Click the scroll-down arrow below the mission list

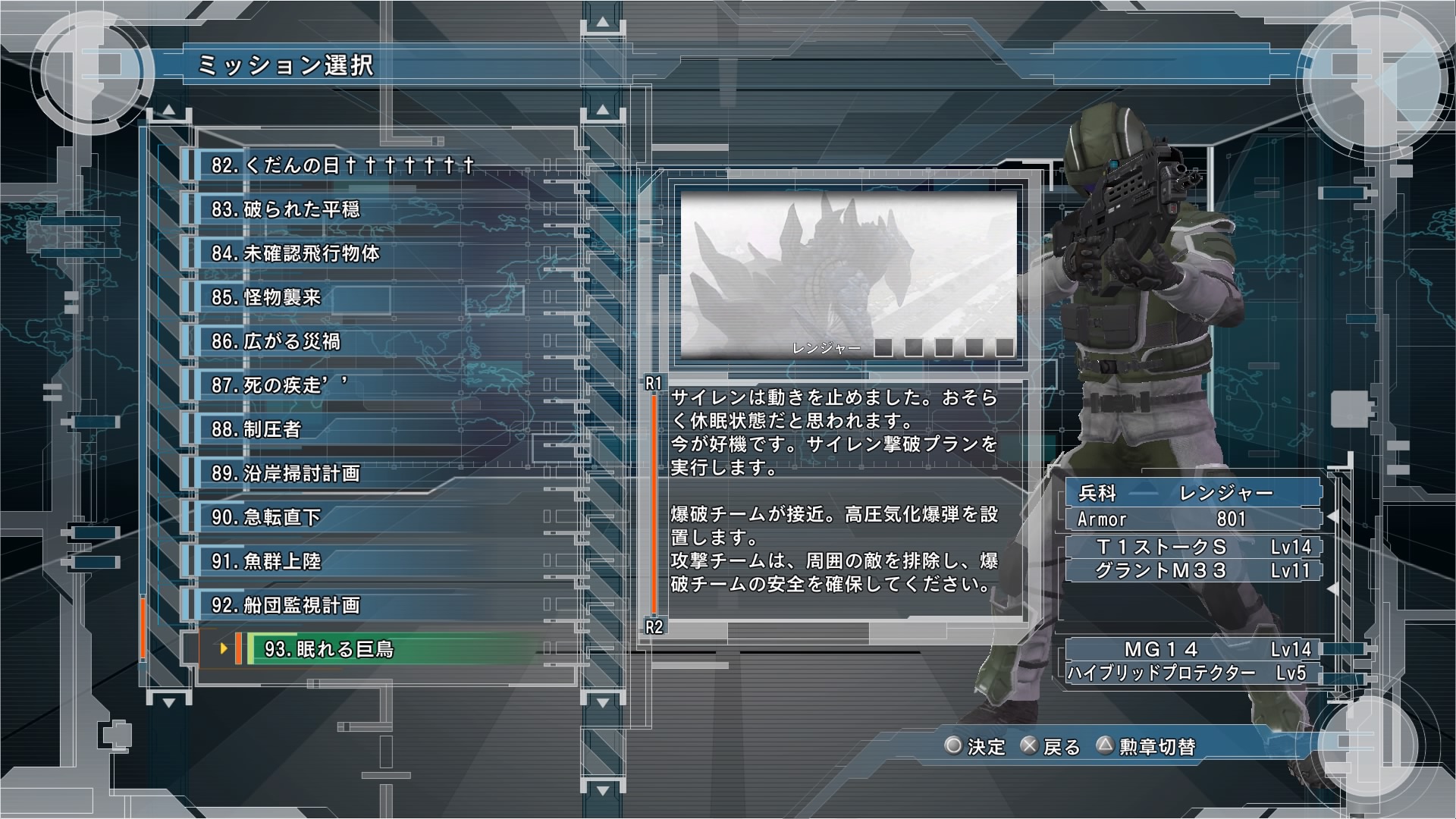[166, 702]
